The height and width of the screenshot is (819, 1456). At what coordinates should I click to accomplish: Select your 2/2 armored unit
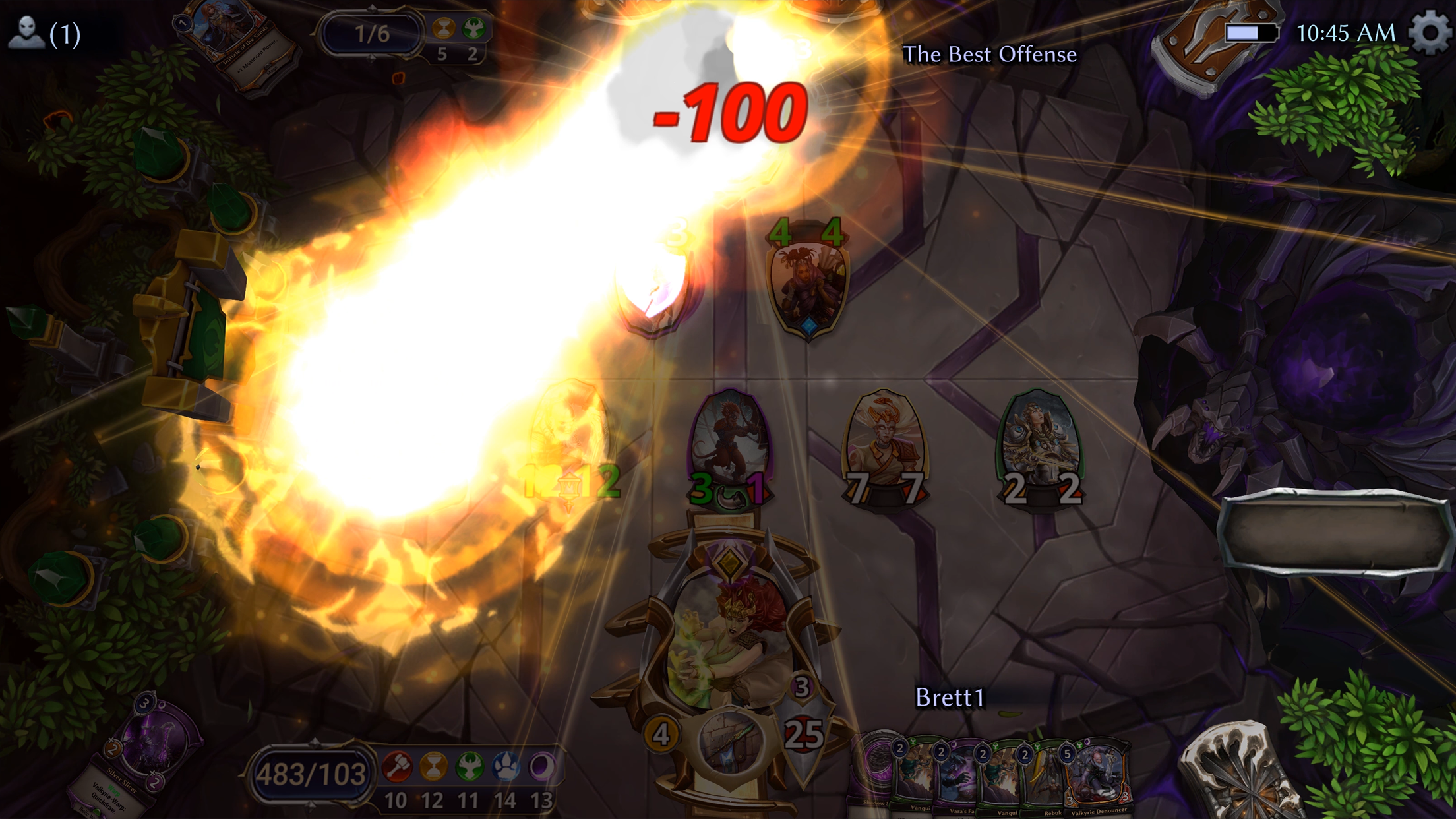[x=1039, y=445]
